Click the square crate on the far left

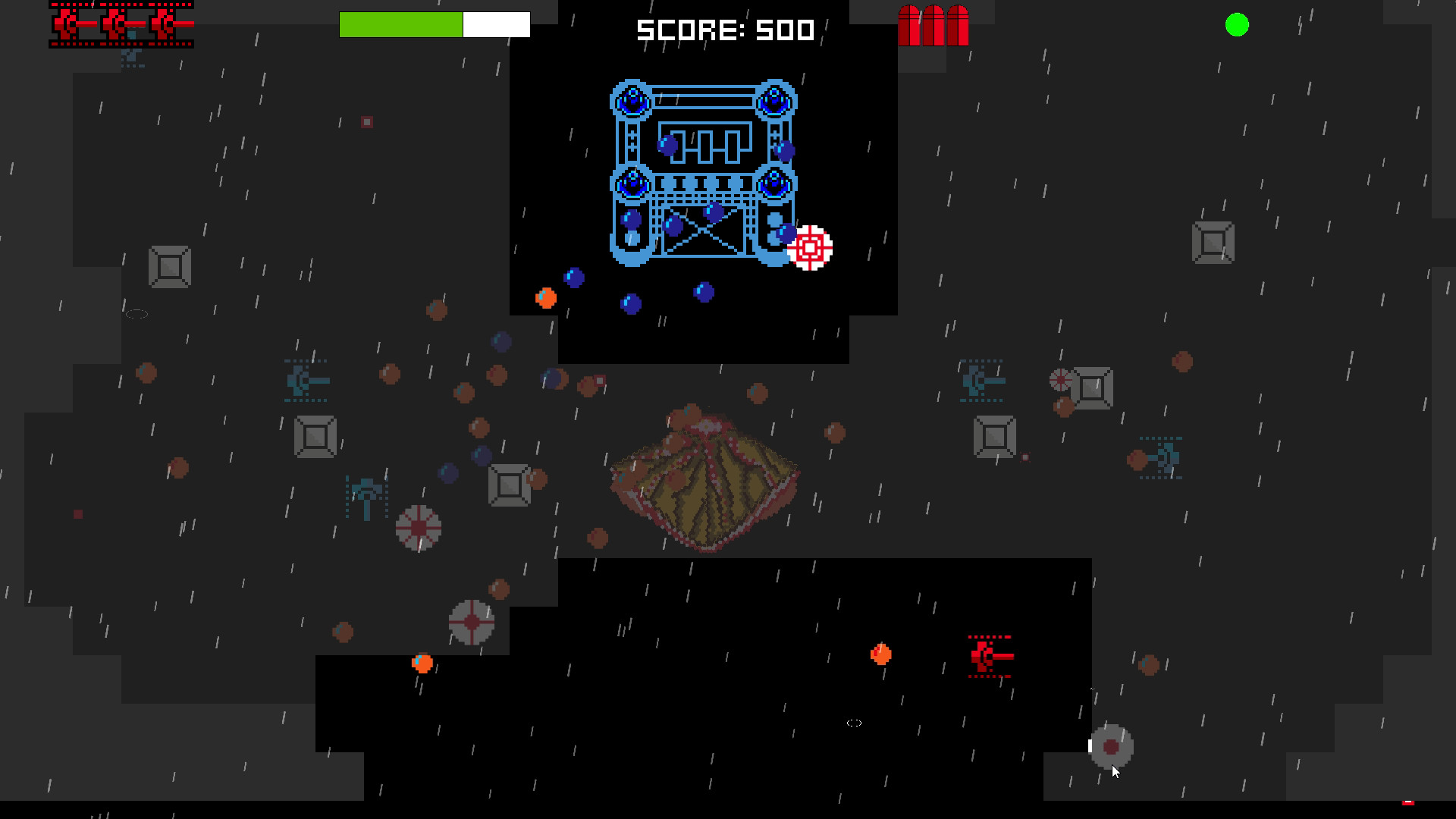point(171,267)
